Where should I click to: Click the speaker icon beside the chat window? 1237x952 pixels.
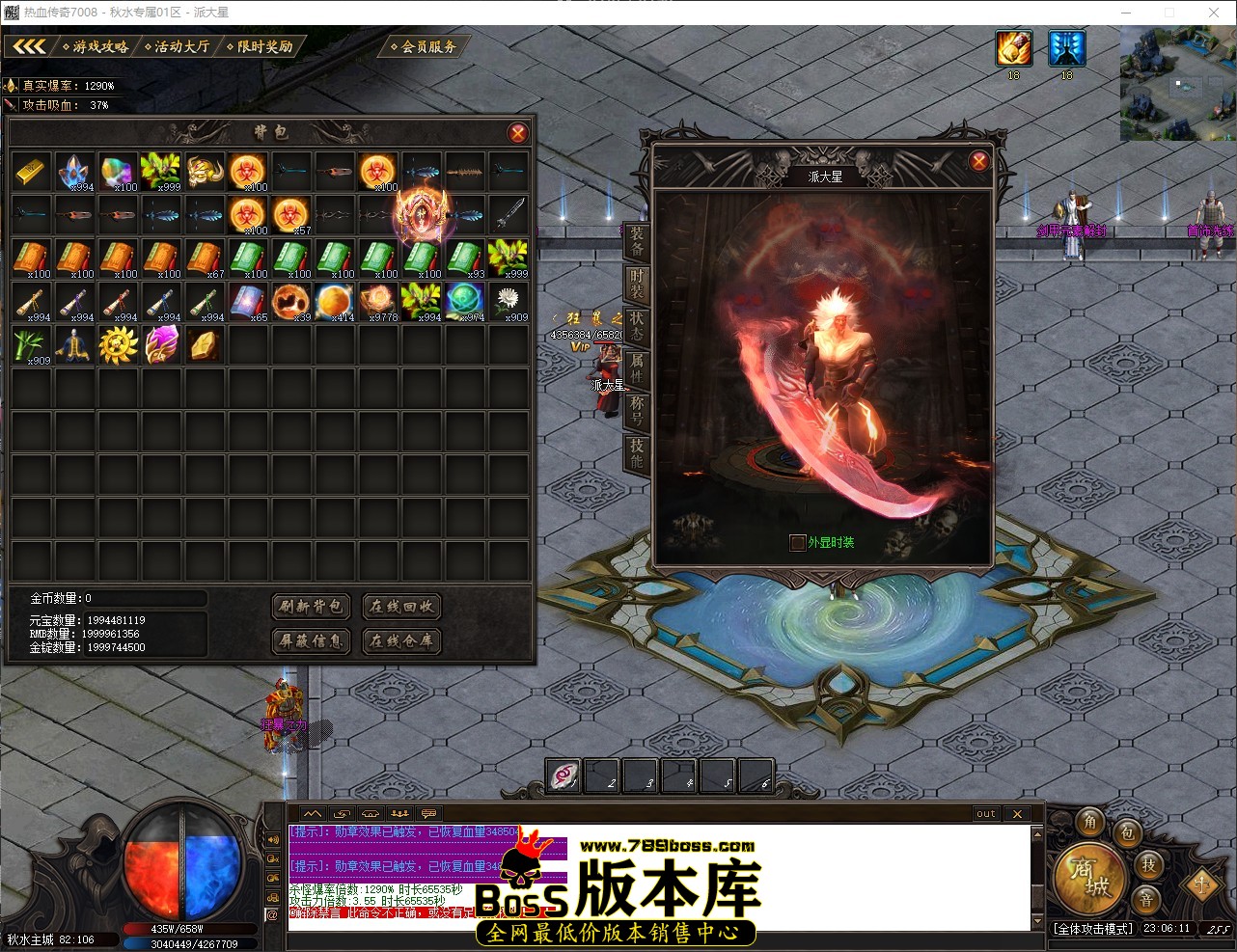click(x=273, y=837)
